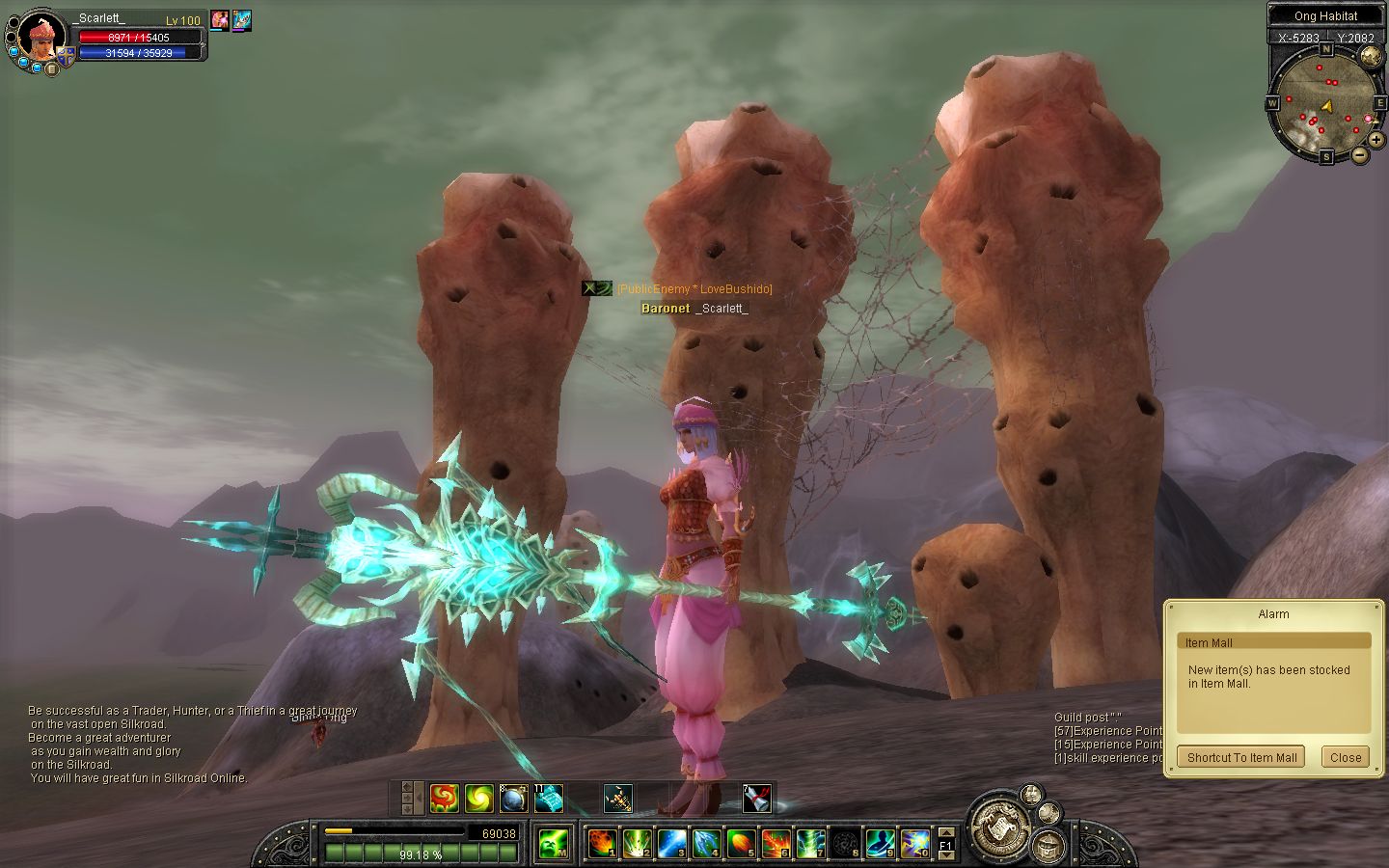Select the blue scroll item slot
This screenshot has height=868, width=1389.
point(548,798)
